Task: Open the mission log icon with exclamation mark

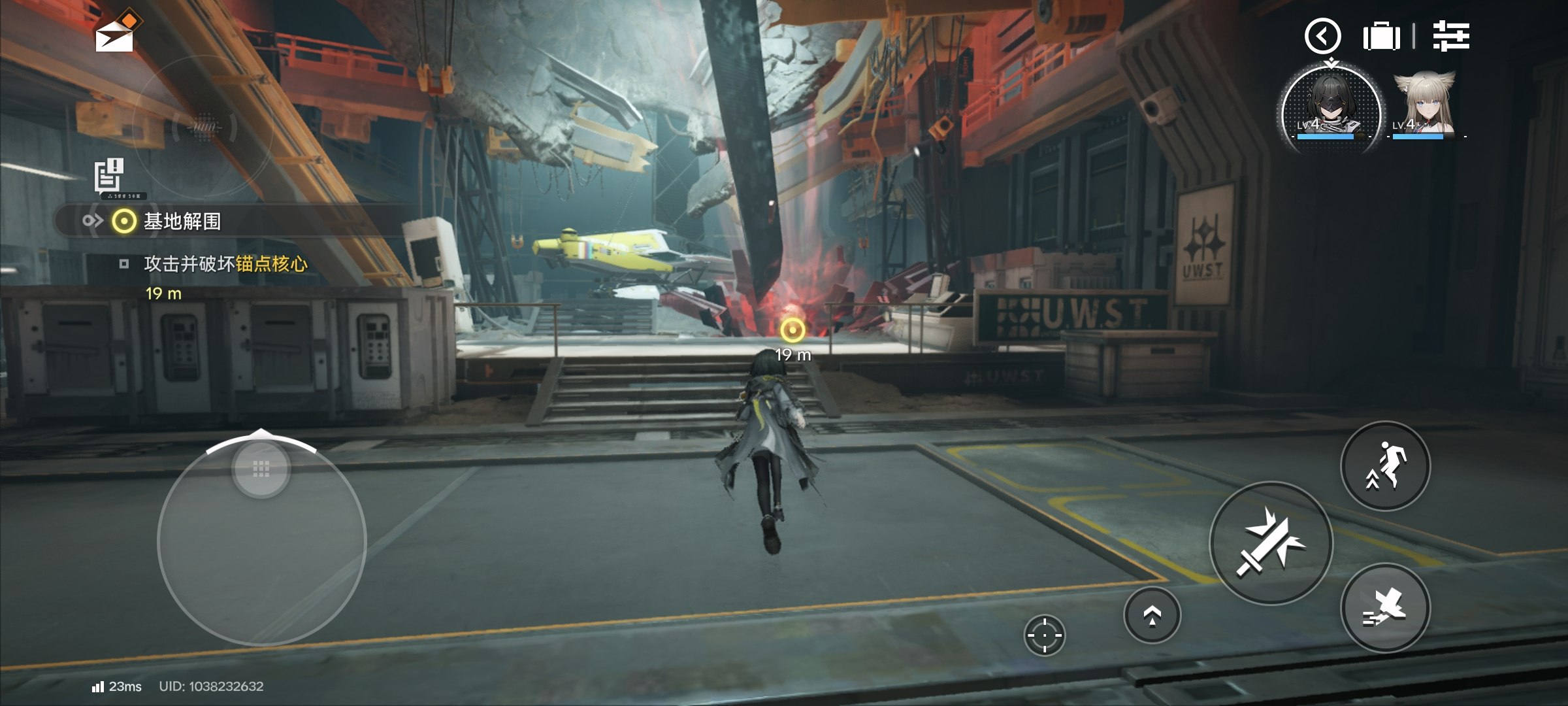Action: [x=109, y=176]
